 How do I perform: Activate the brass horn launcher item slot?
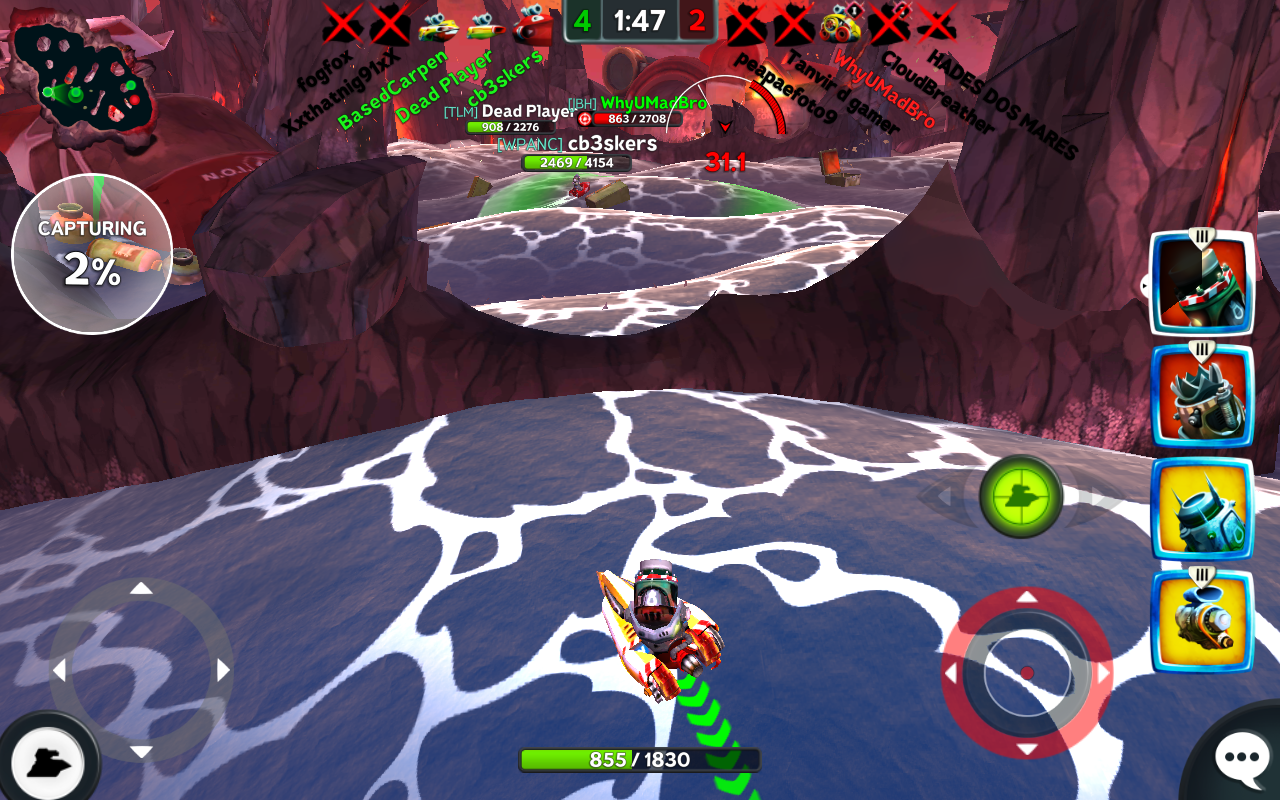click(x=1201, y=621)
